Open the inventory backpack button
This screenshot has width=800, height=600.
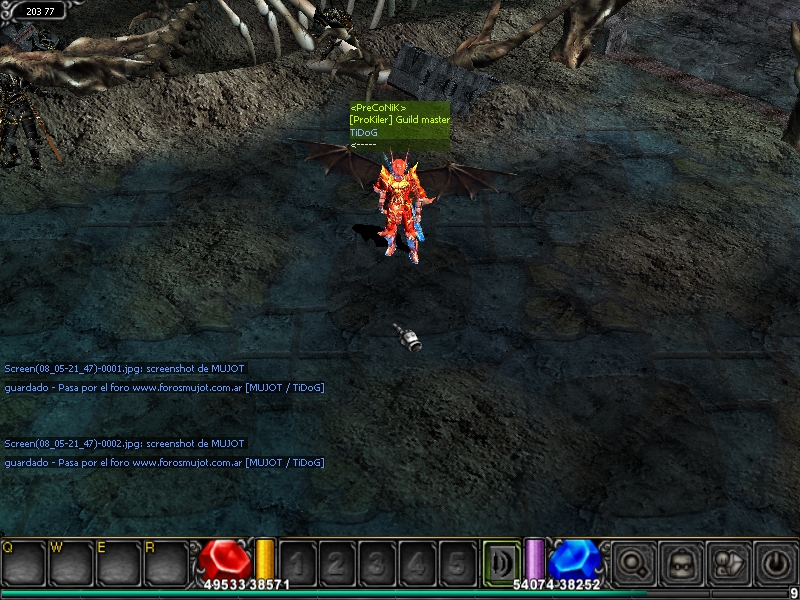coord(681,563)
